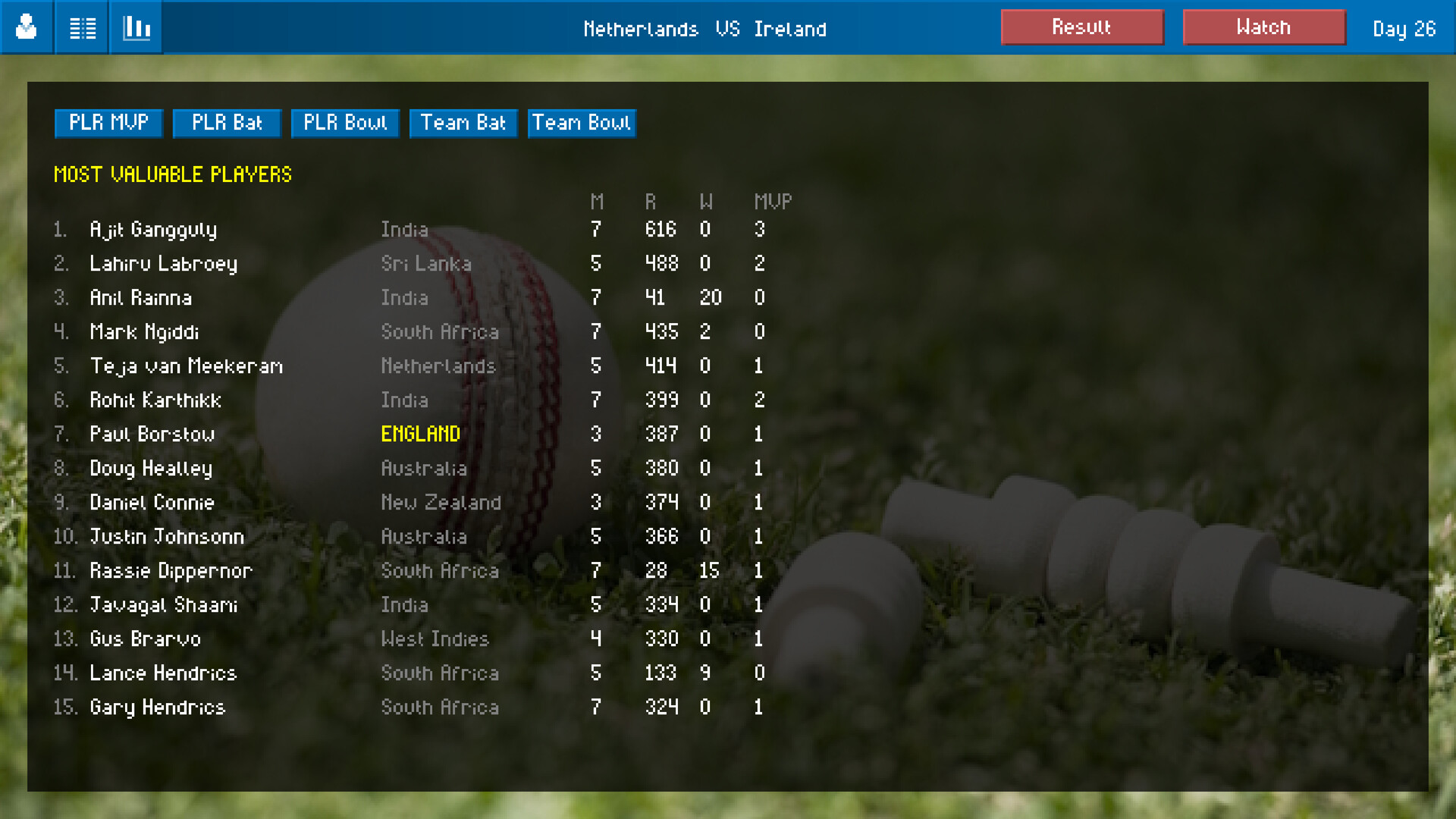This screenshot has height=819, width=1456.
Task: Sort players by the R runs column
Action: (x=649, y=202)
